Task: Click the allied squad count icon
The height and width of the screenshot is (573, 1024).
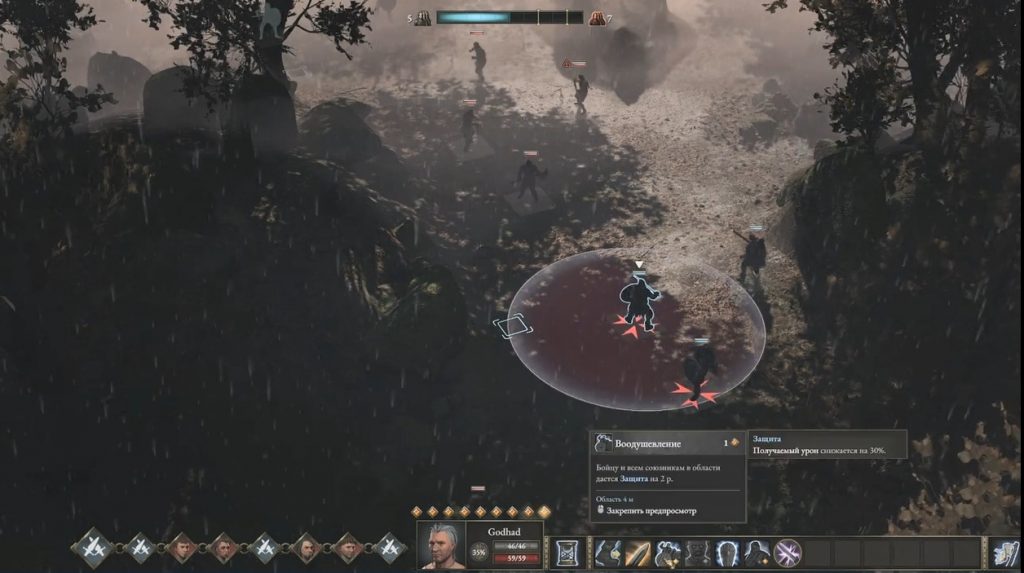Action: click(423, 18)
